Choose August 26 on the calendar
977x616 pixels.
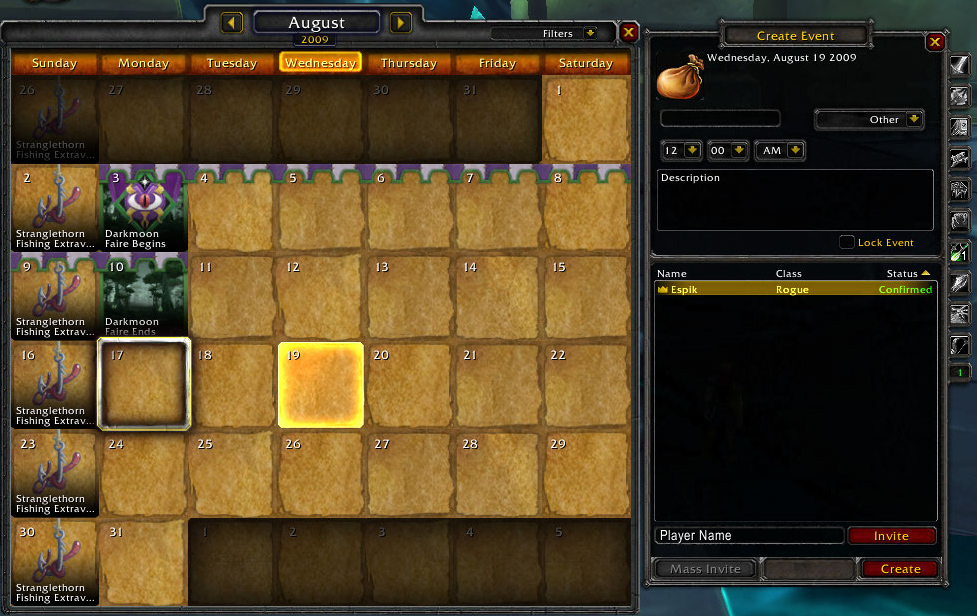point(320,473)
